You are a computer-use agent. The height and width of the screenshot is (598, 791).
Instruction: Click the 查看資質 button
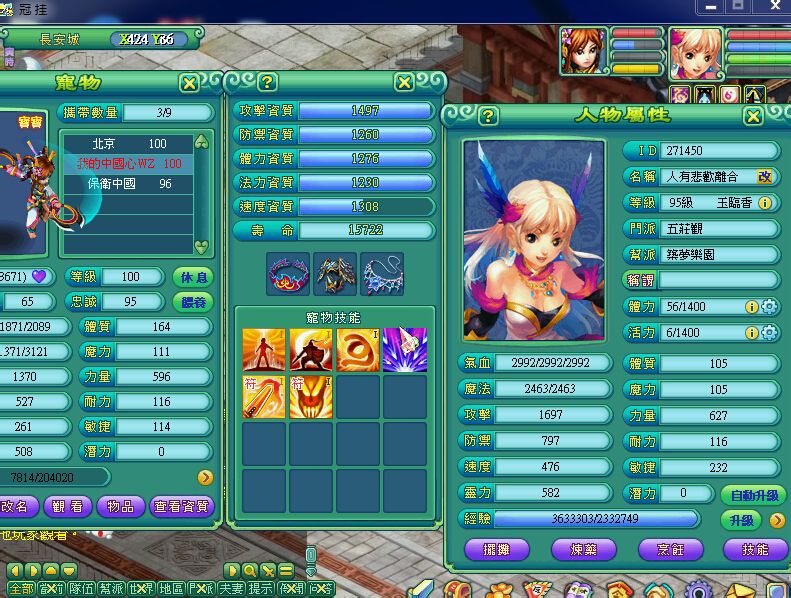click(183, 507)
